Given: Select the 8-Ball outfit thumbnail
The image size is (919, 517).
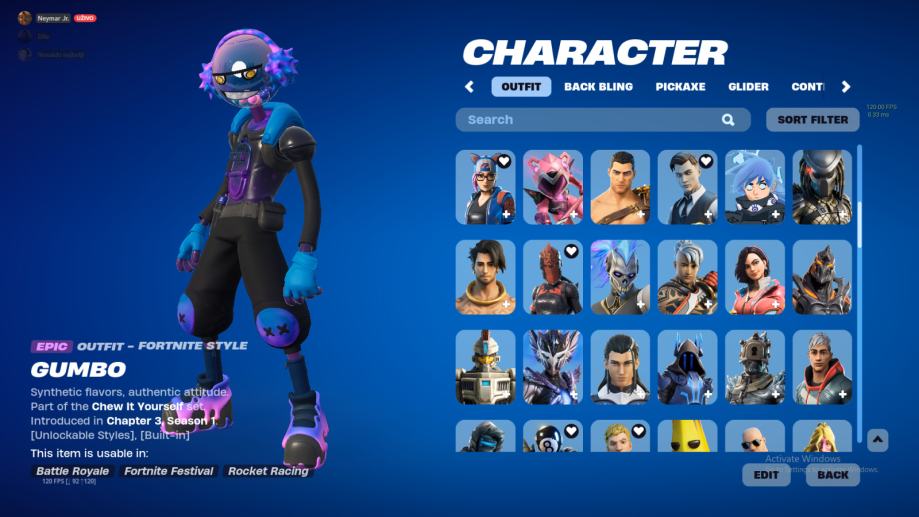Looking at the screenshot, I should (x=553, y=438).
